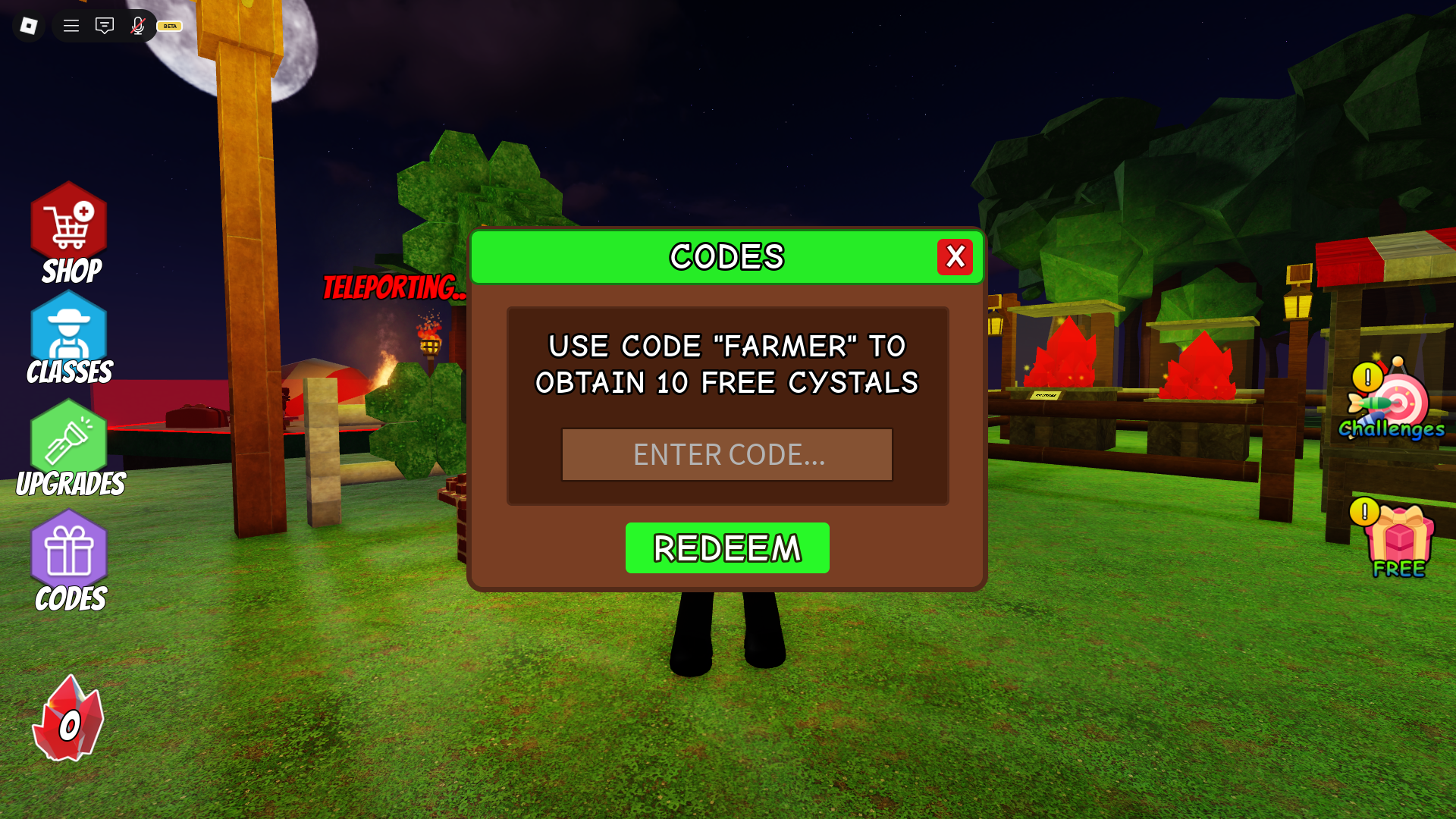Close the CODES dialog

[955, 257]
